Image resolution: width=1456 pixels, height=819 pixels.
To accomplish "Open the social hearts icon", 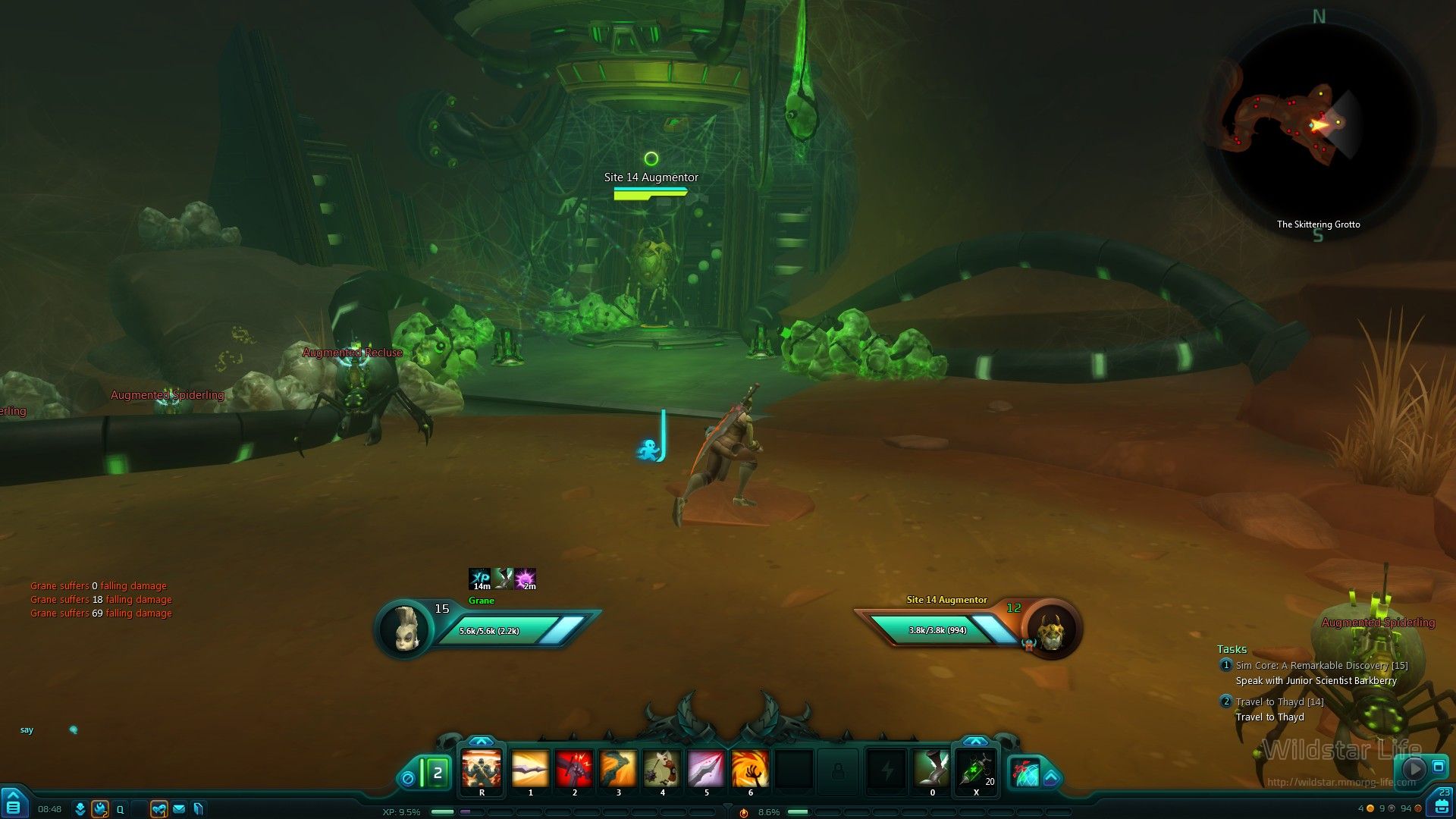I will coord(158,809).
